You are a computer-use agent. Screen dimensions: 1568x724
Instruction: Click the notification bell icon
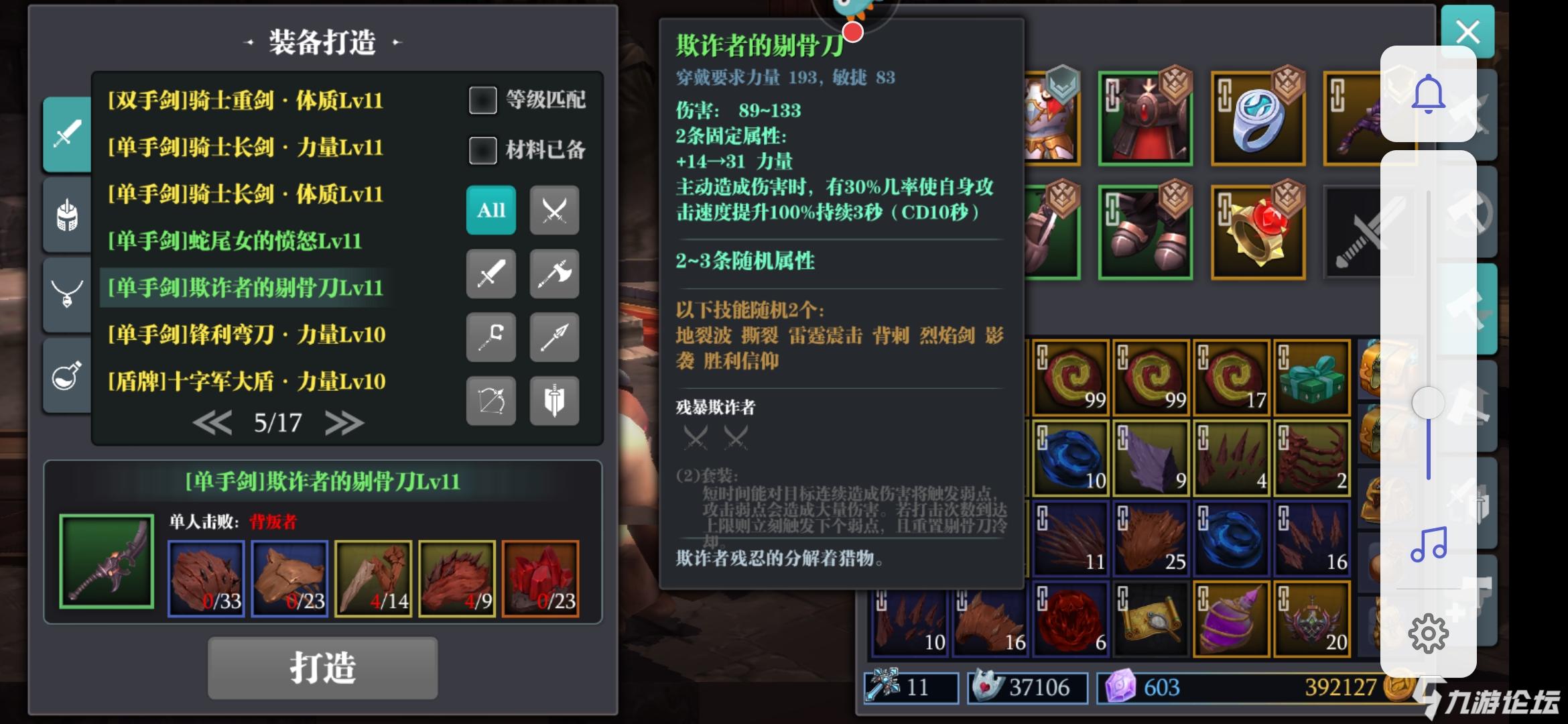tap(1429, 94)
